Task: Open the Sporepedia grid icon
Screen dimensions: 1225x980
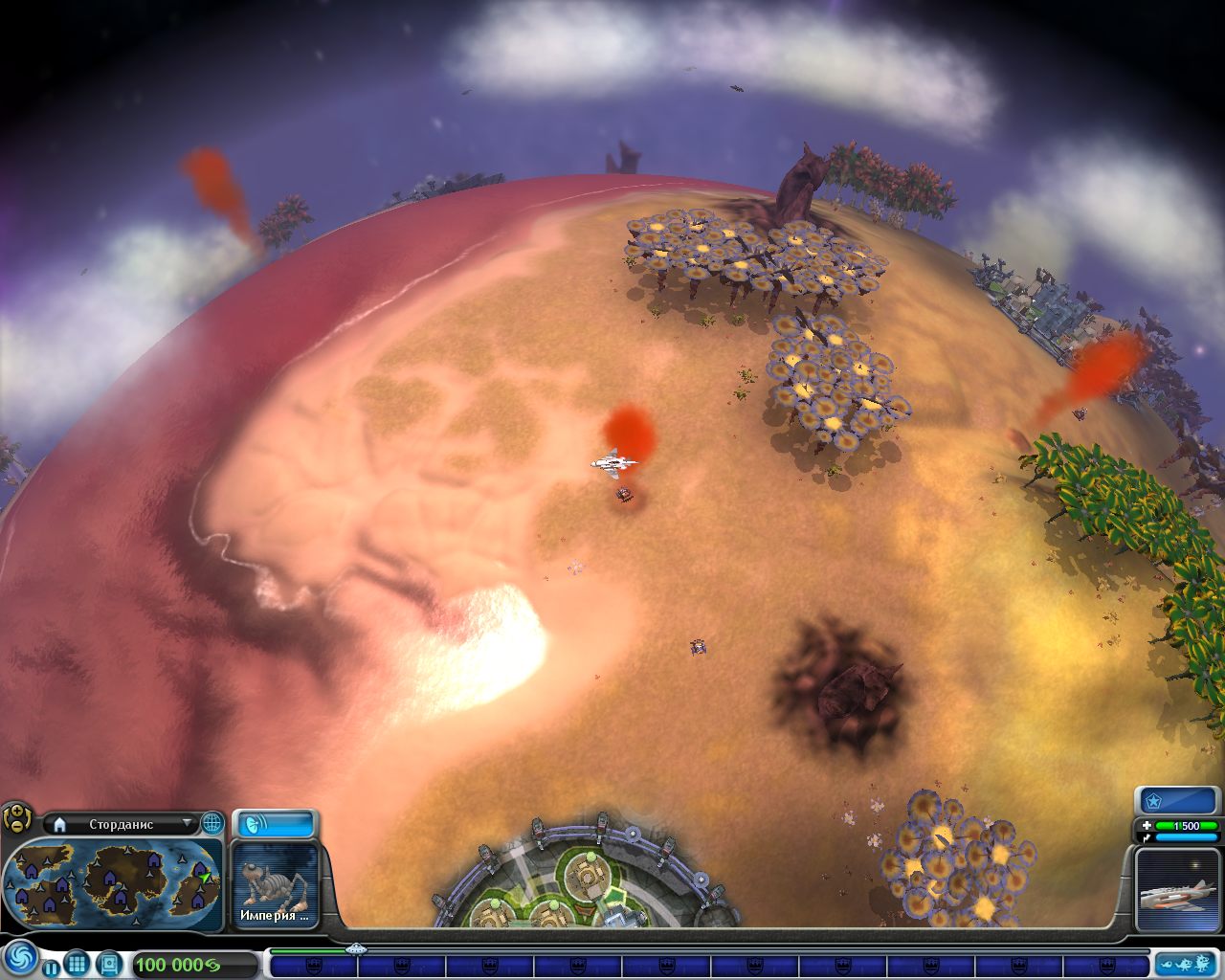Action: point(78,962)
